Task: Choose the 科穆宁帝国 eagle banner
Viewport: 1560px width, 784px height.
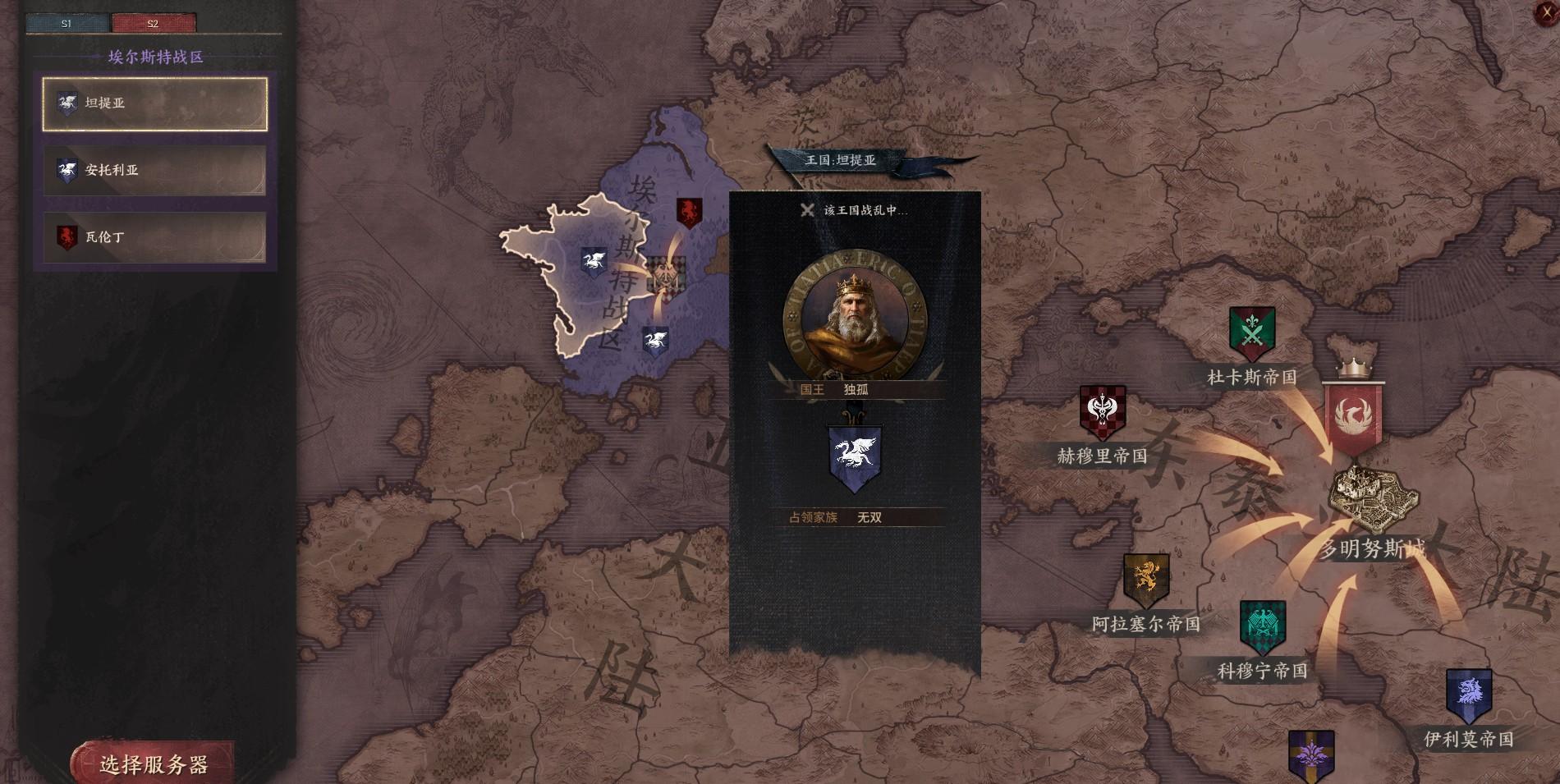Action: [1262, 627]
